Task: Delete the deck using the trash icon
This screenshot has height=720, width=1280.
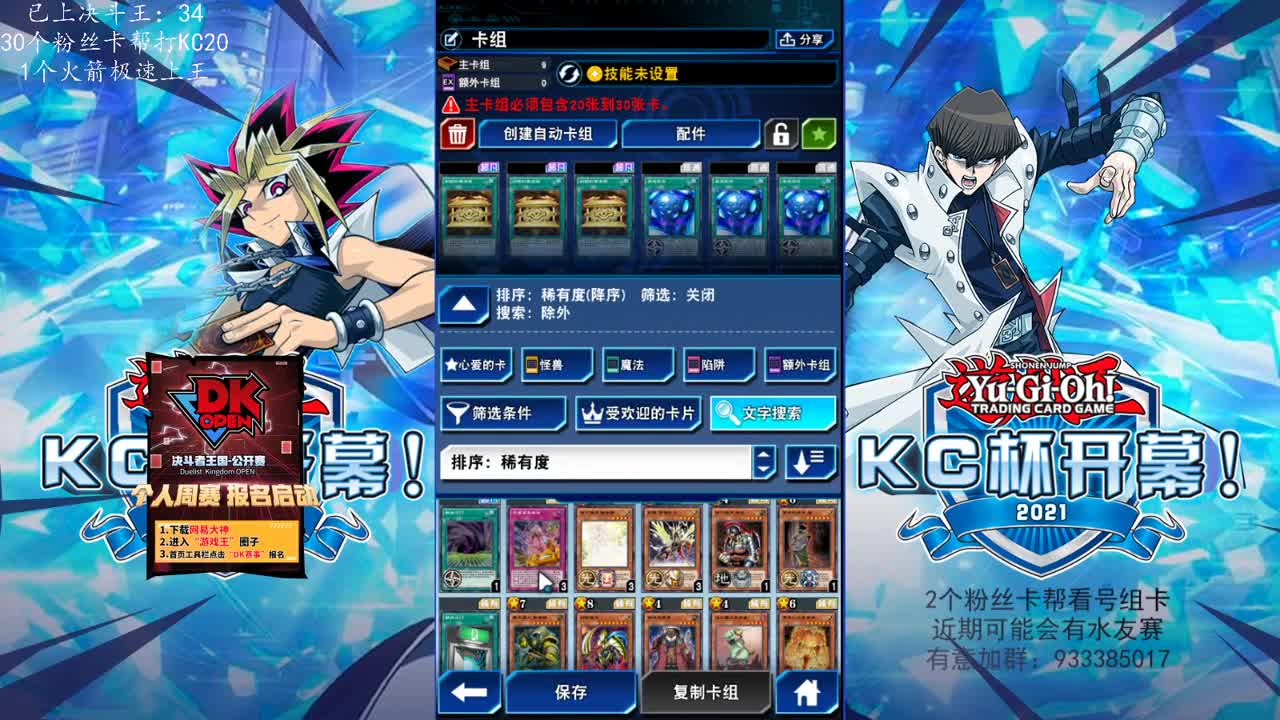Action: tap(456, 135)
